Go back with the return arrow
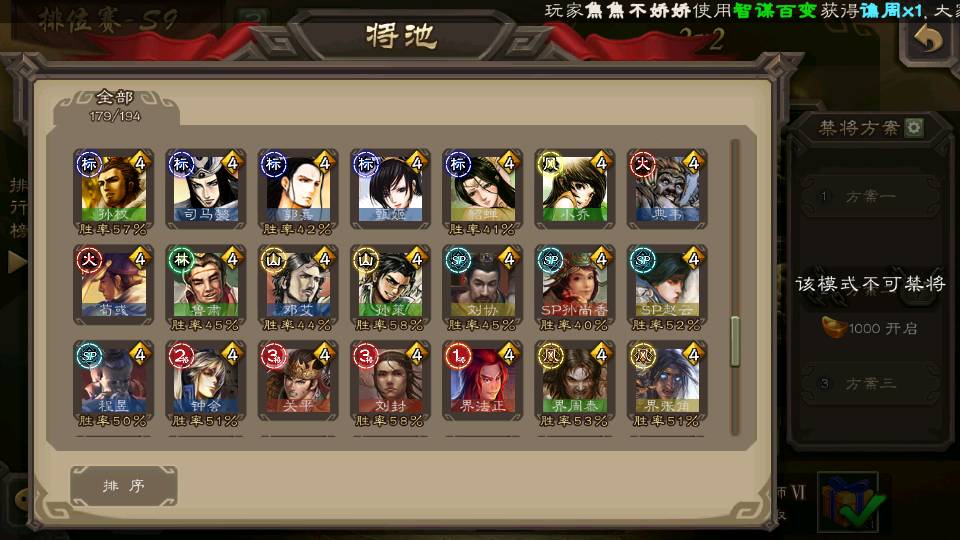 tap(929, 40)
